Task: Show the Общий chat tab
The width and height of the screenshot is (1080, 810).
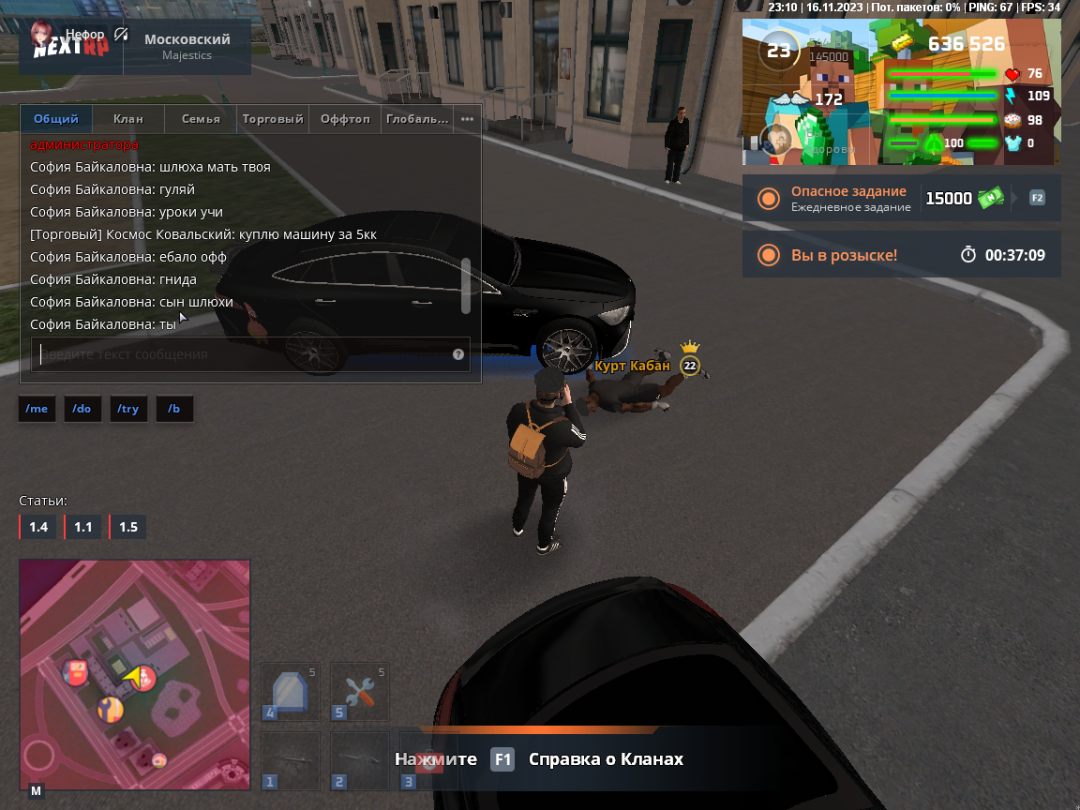Action: (x=56, y=119)
